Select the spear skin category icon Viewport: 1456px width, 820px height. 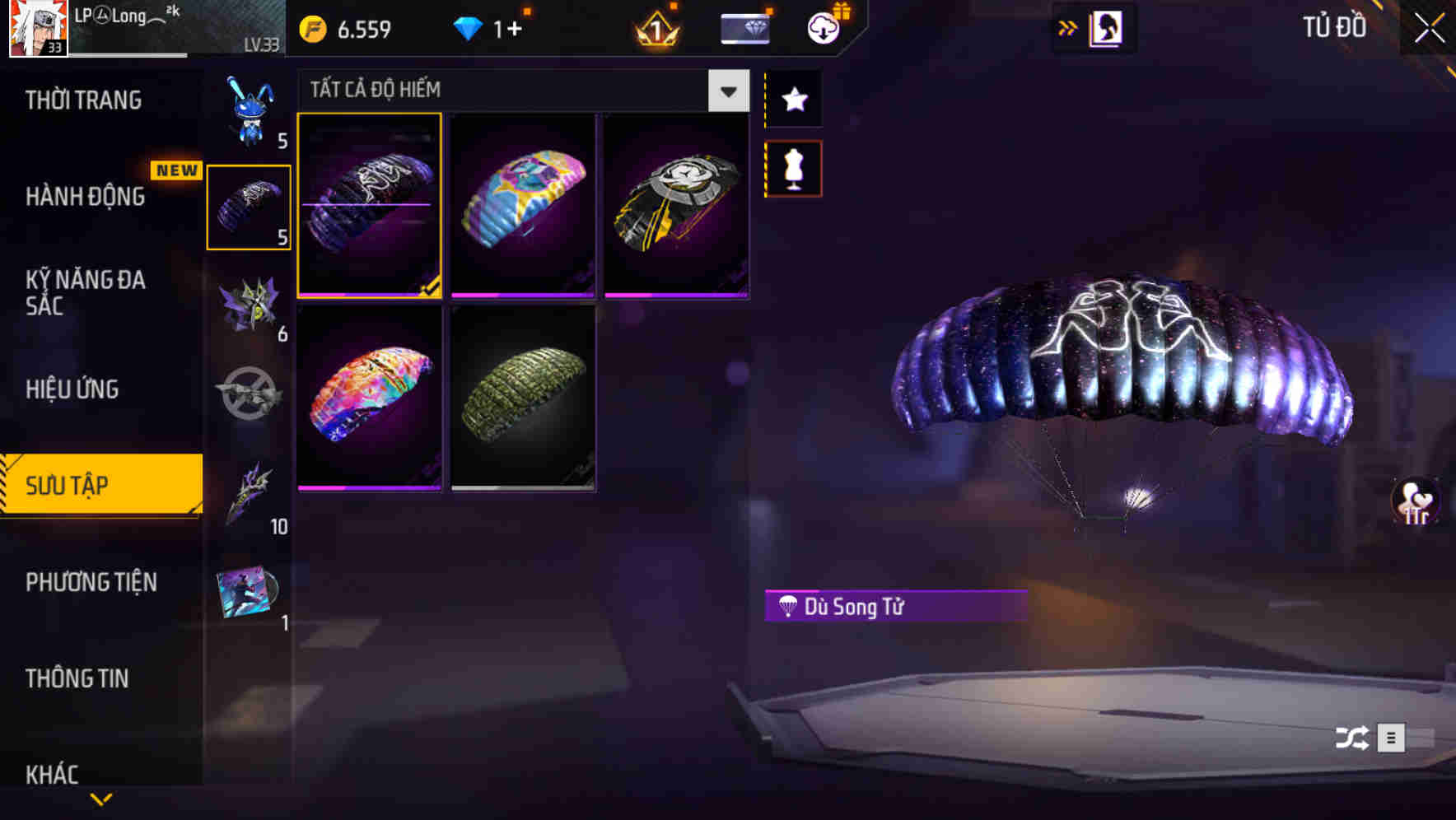pos(247,494)
